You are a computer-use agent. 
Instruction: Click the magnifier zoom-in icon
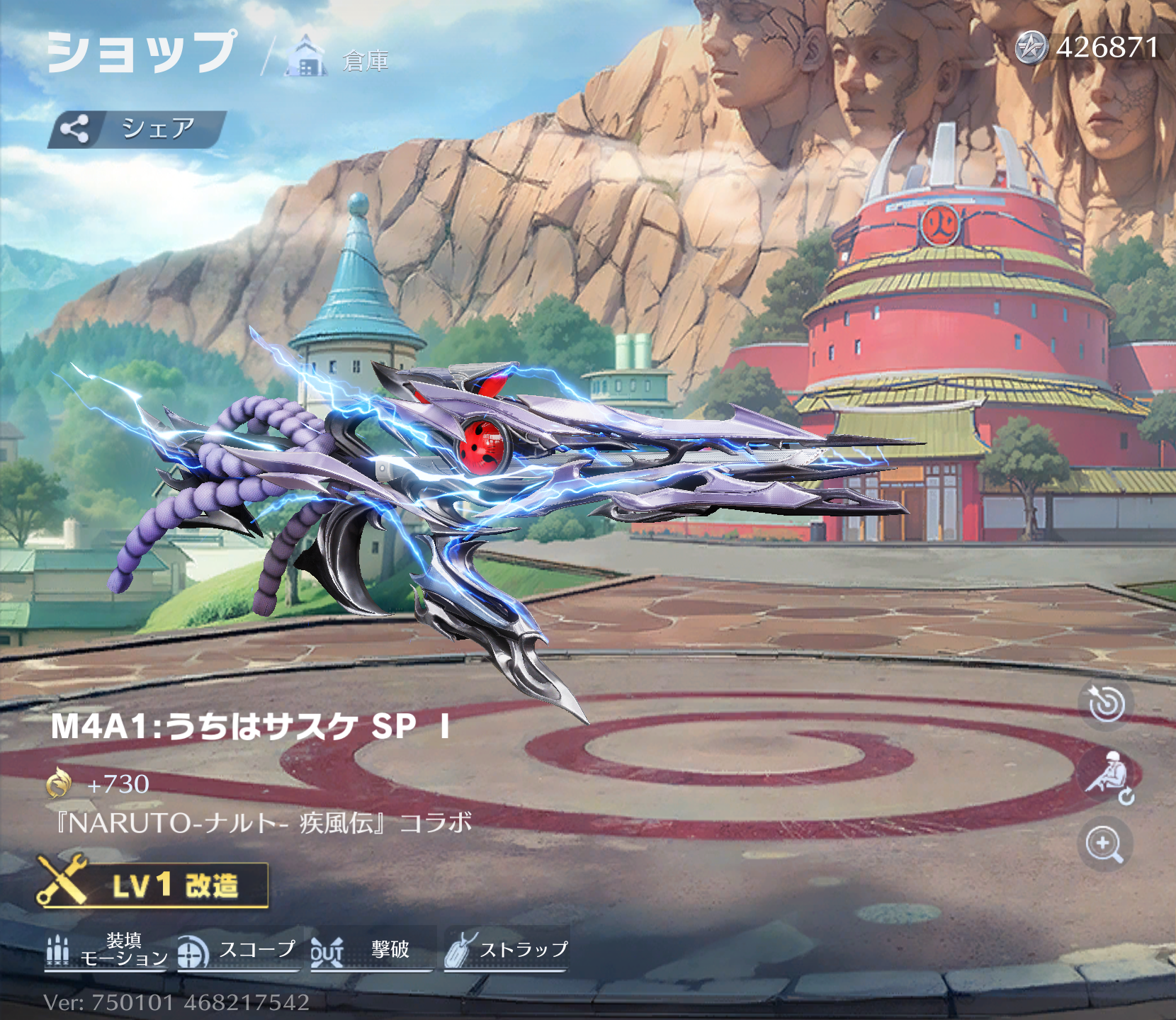click(1104, 844)
